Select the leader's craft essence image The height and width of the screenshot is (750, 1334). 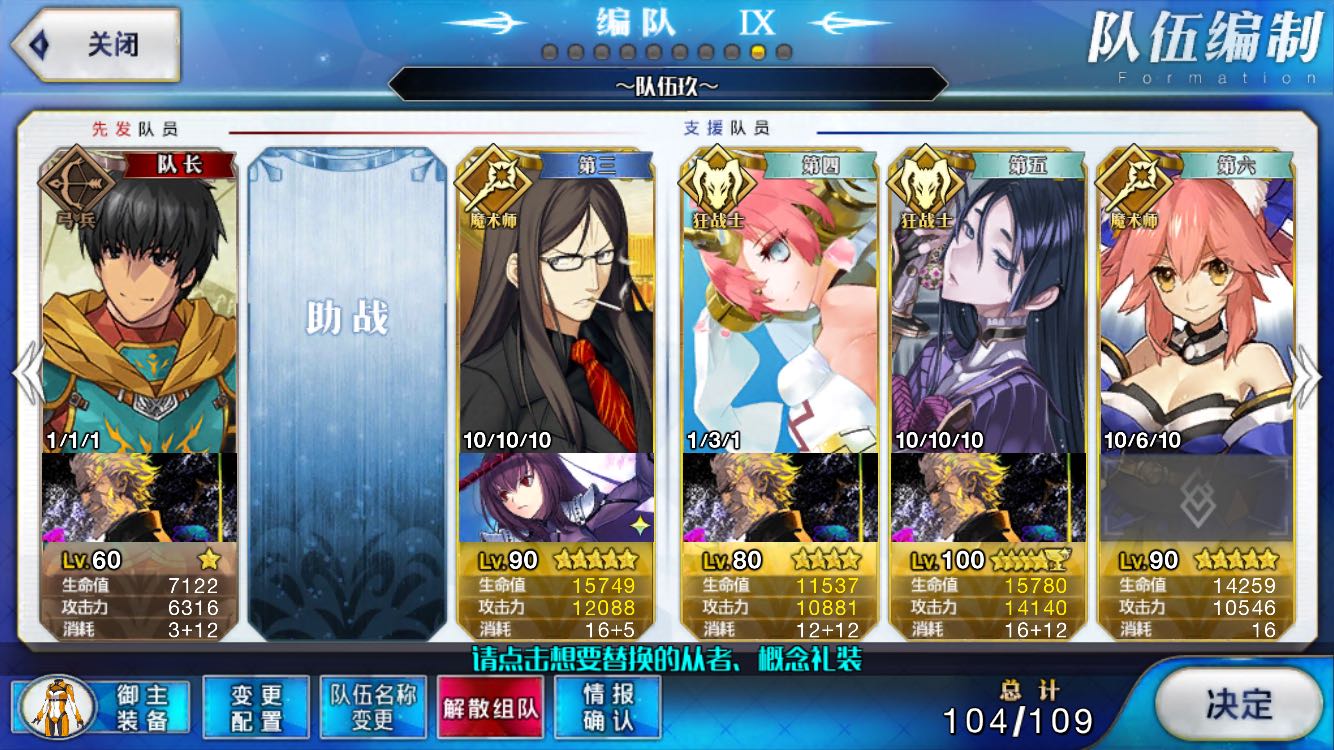(x=140, y=498)
